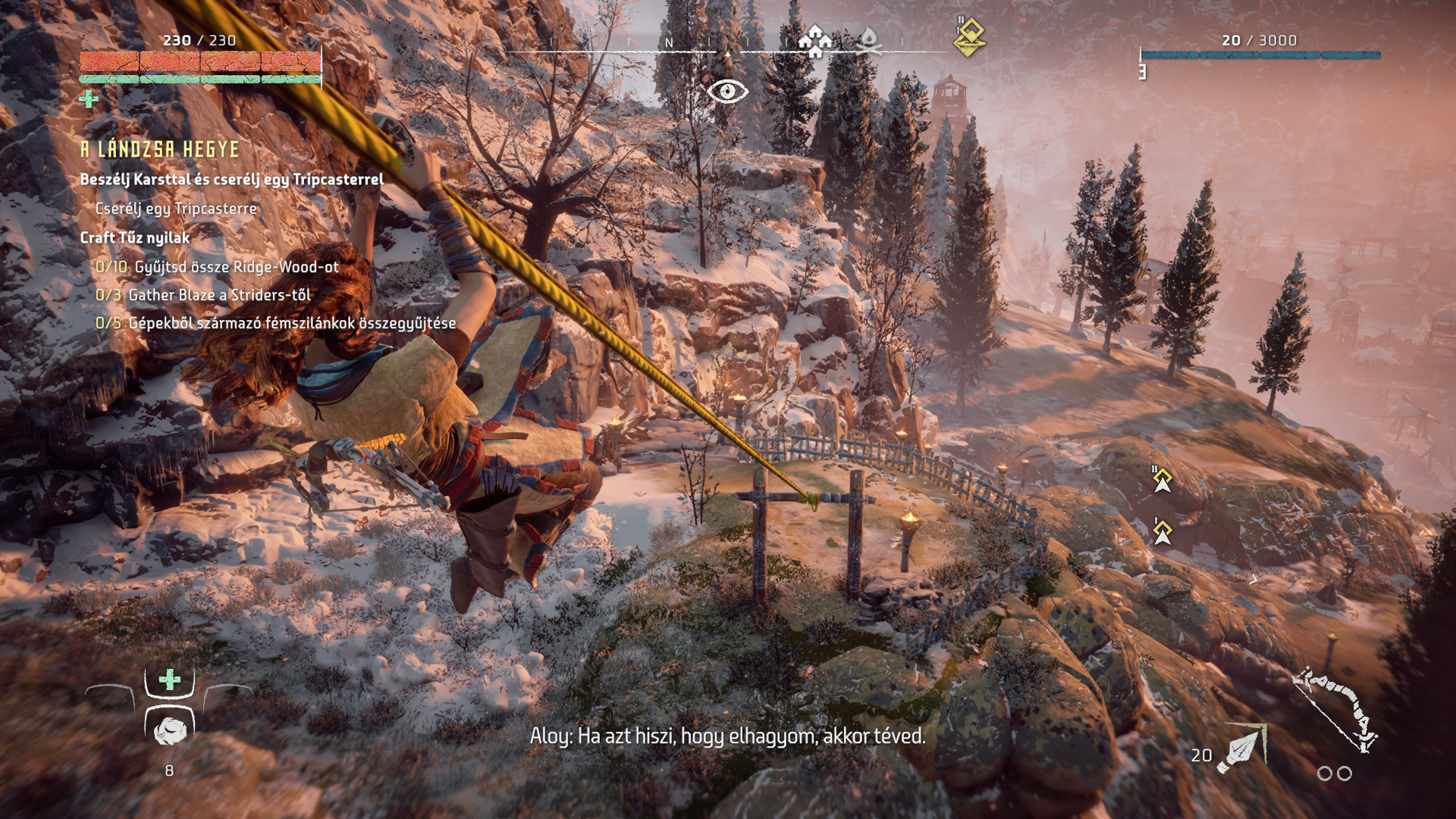Select the Beszélj Karsttal quest objective
This screenshot has width=1456, height=819.
click(x=232, y=180)
